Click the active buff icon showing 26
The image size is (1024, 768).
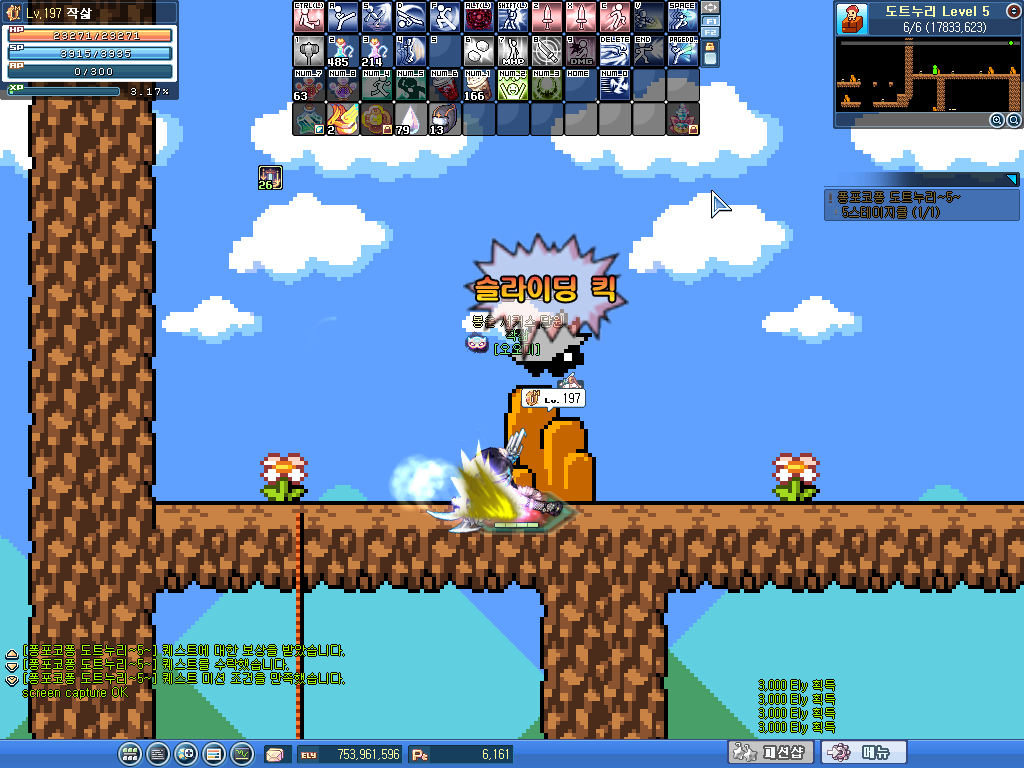tap(270, 177)
